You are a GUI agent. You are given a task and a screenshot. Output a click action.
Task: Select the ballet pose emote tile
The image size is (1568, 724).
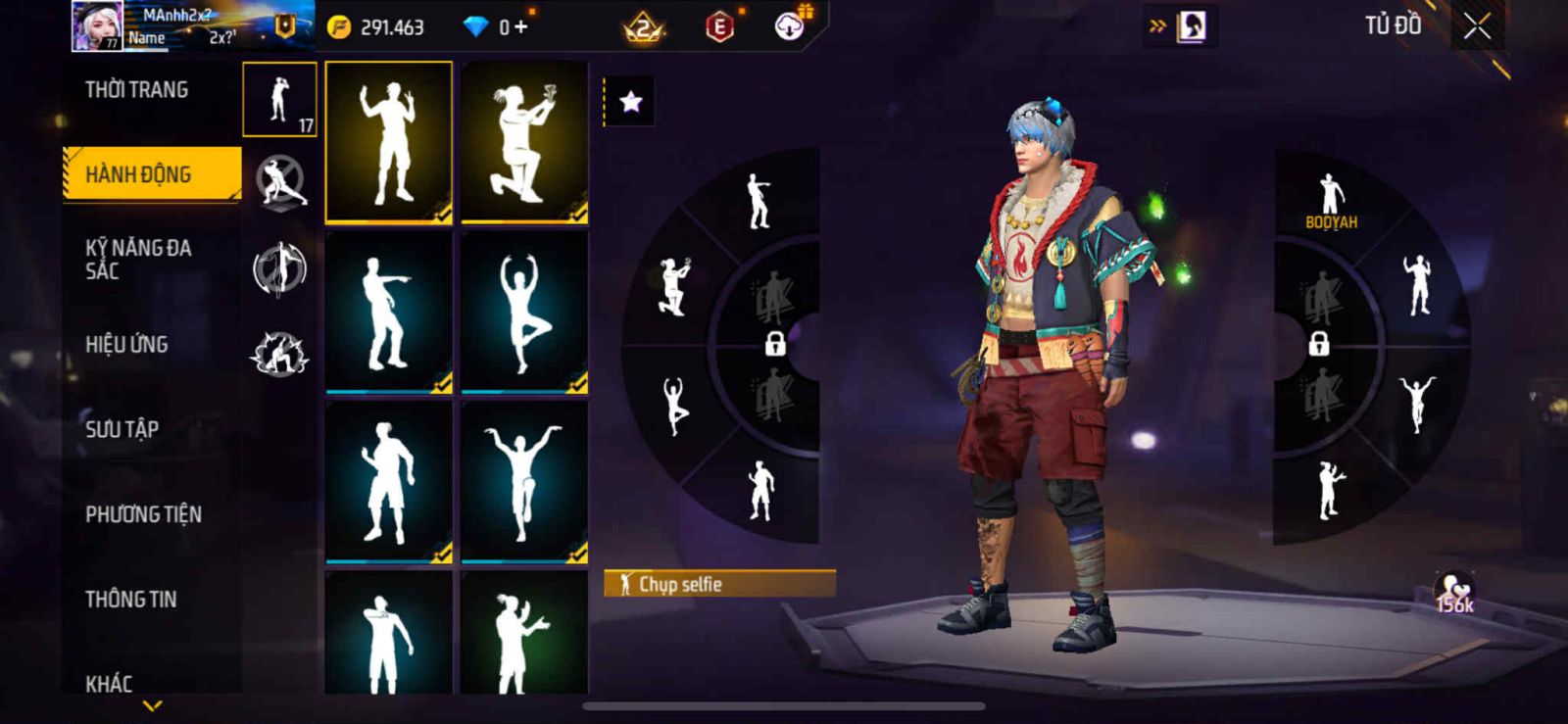[x=524, y=312]
